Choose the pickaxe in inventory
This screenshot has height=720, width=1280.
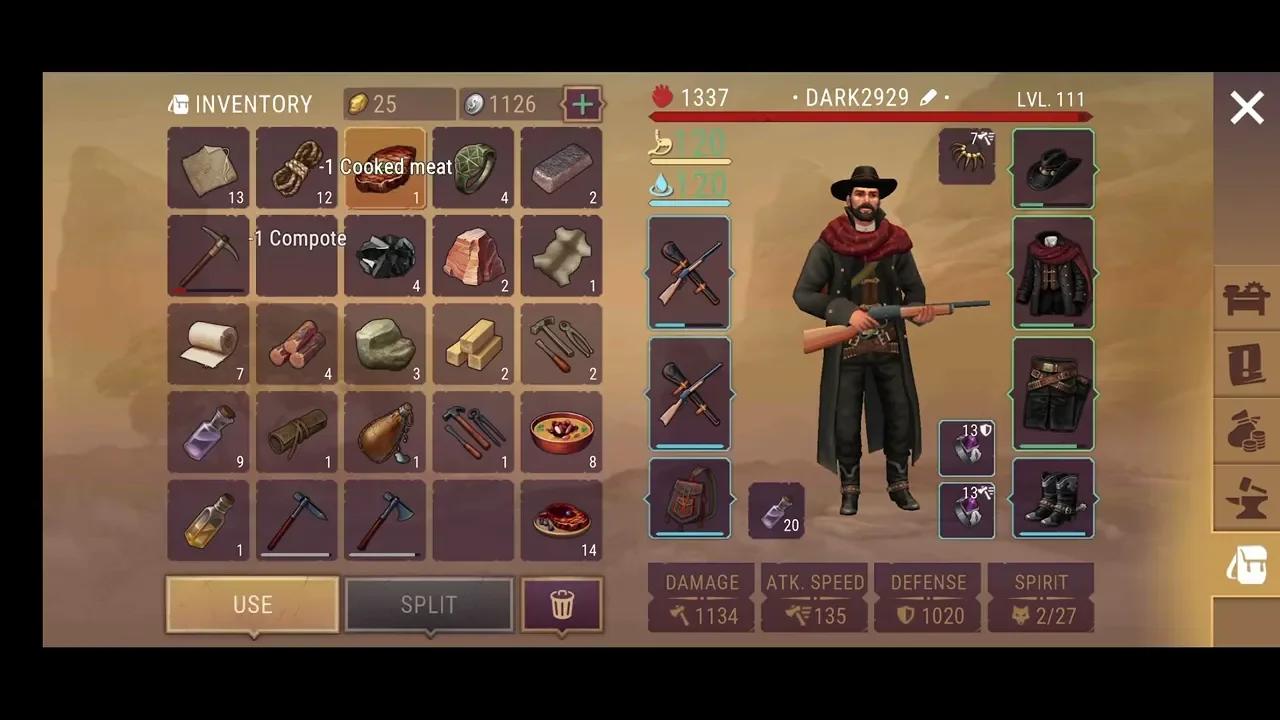click(x=209, y=256)
